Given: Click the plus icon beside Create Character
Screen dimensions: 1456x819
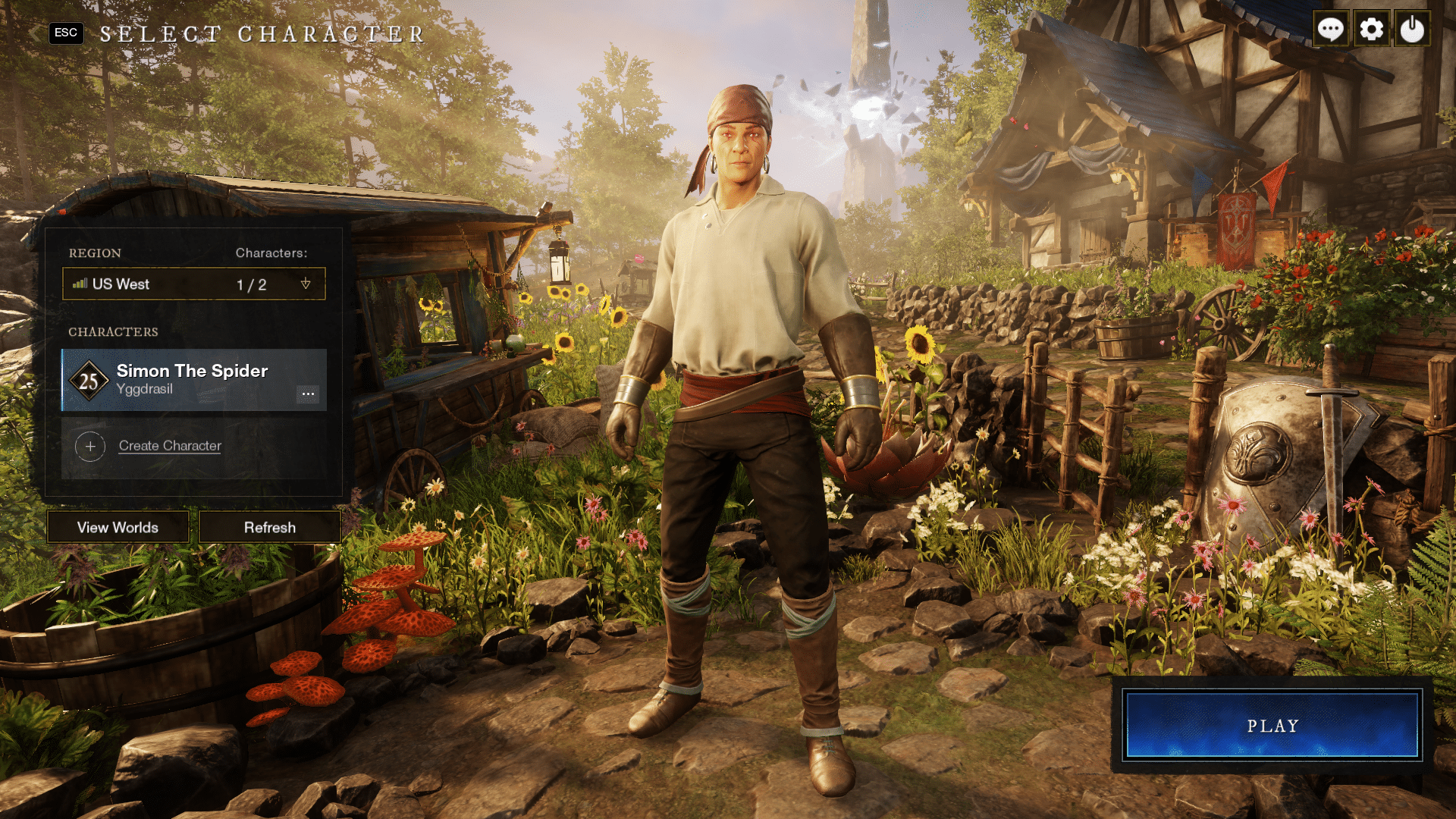Looking at the screenshot, I should click(x=90, y=446).
